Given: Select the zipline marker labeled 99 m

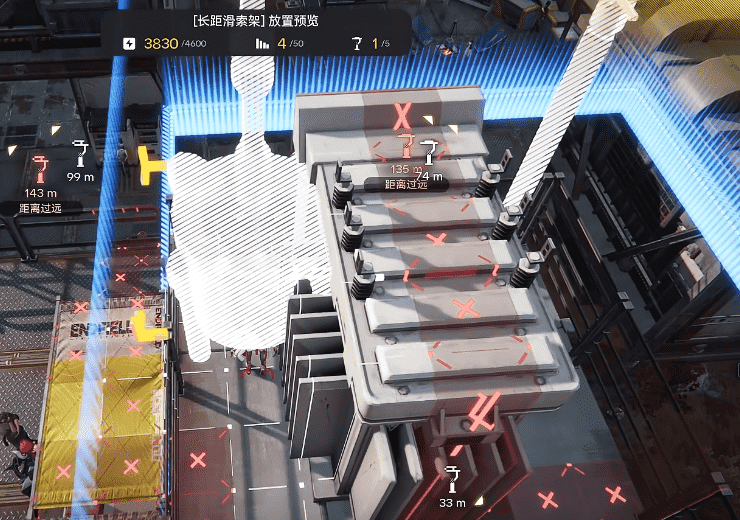Looking at the screenshot, I should (80, 153).
